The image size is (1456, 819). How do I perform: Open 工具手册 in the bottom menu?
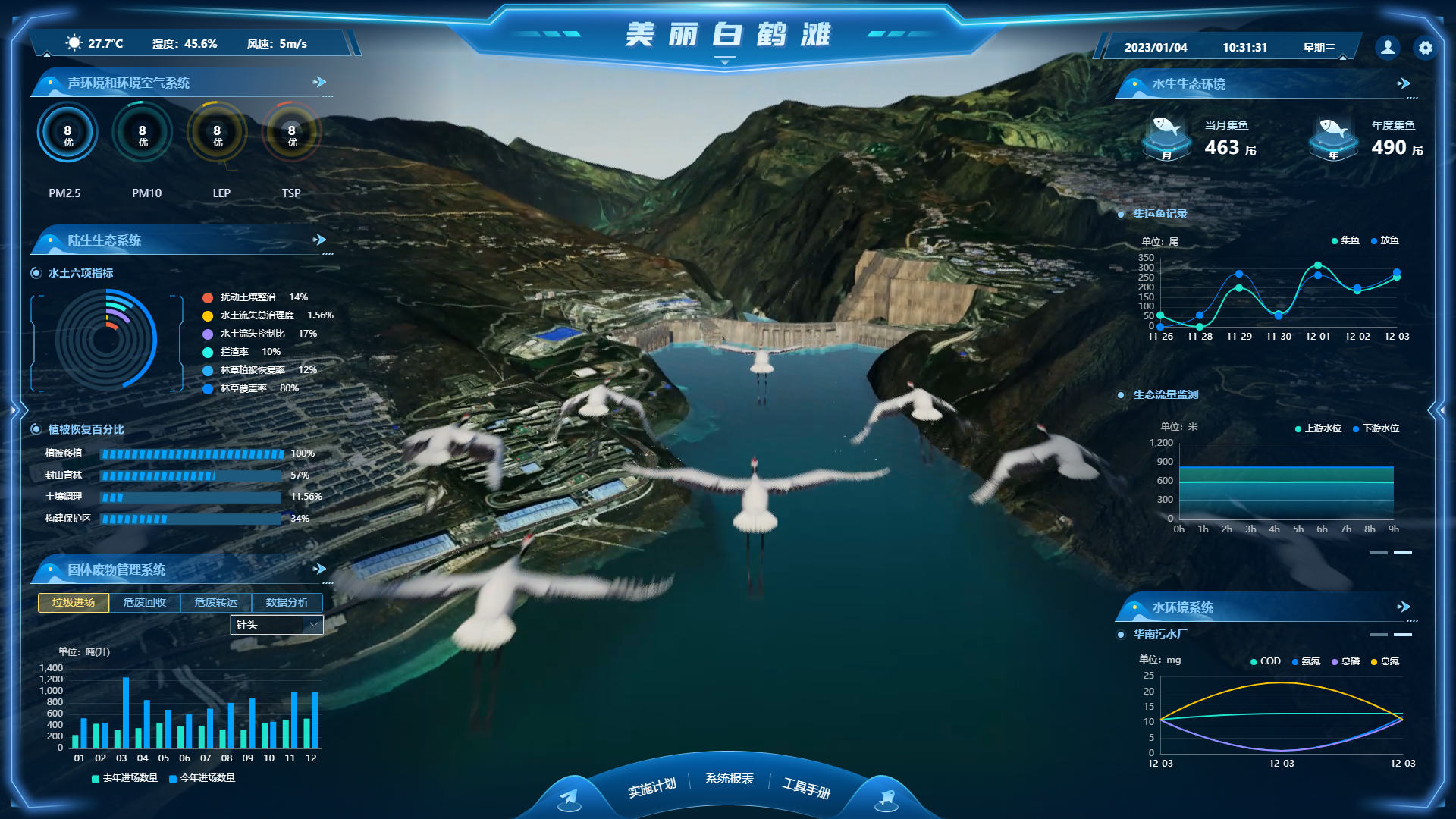click(807, 789)
